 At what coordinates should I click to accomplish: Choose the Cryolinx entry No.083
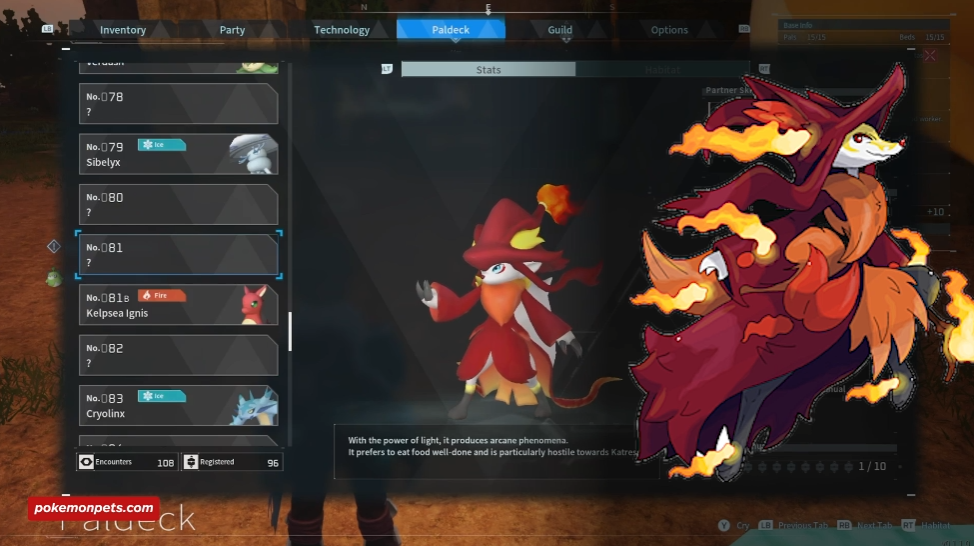click(178, 405)
